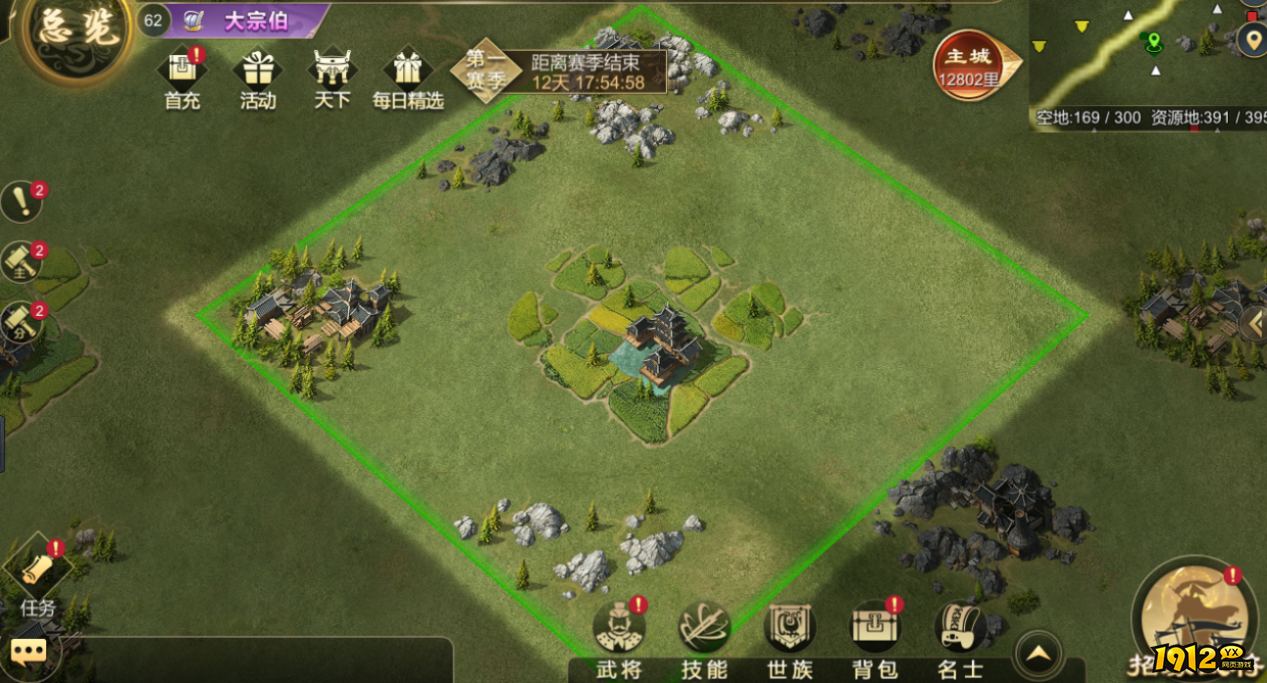Open the exclamation mark alerts icon
The height and width of the screenshot is (683, 1267).
pyautogui.click(x=20, y=202)
